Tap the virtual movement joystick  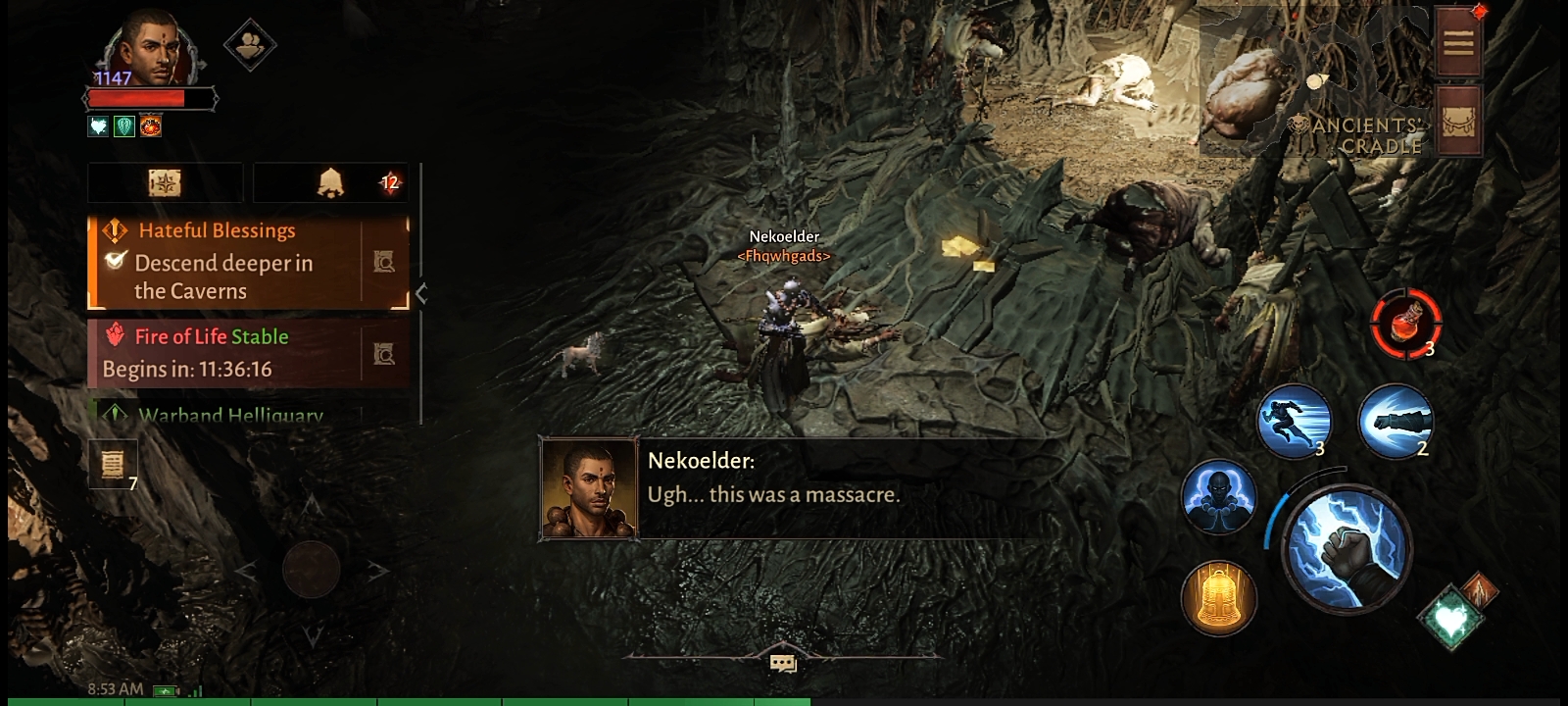click(312, 569)
